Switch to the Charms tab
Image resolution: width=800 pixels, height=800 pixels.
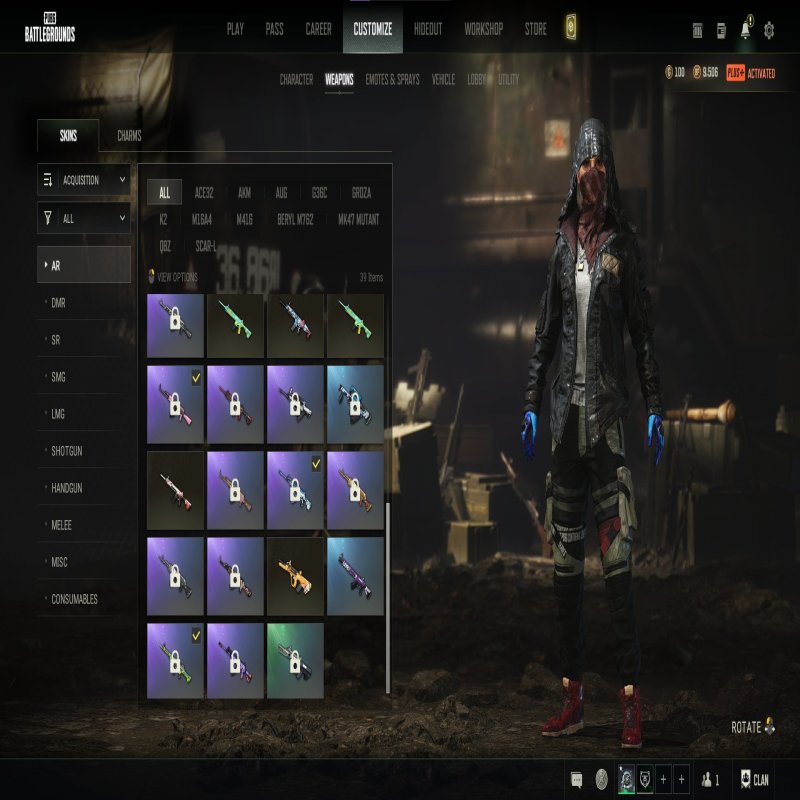click(129, 136)
